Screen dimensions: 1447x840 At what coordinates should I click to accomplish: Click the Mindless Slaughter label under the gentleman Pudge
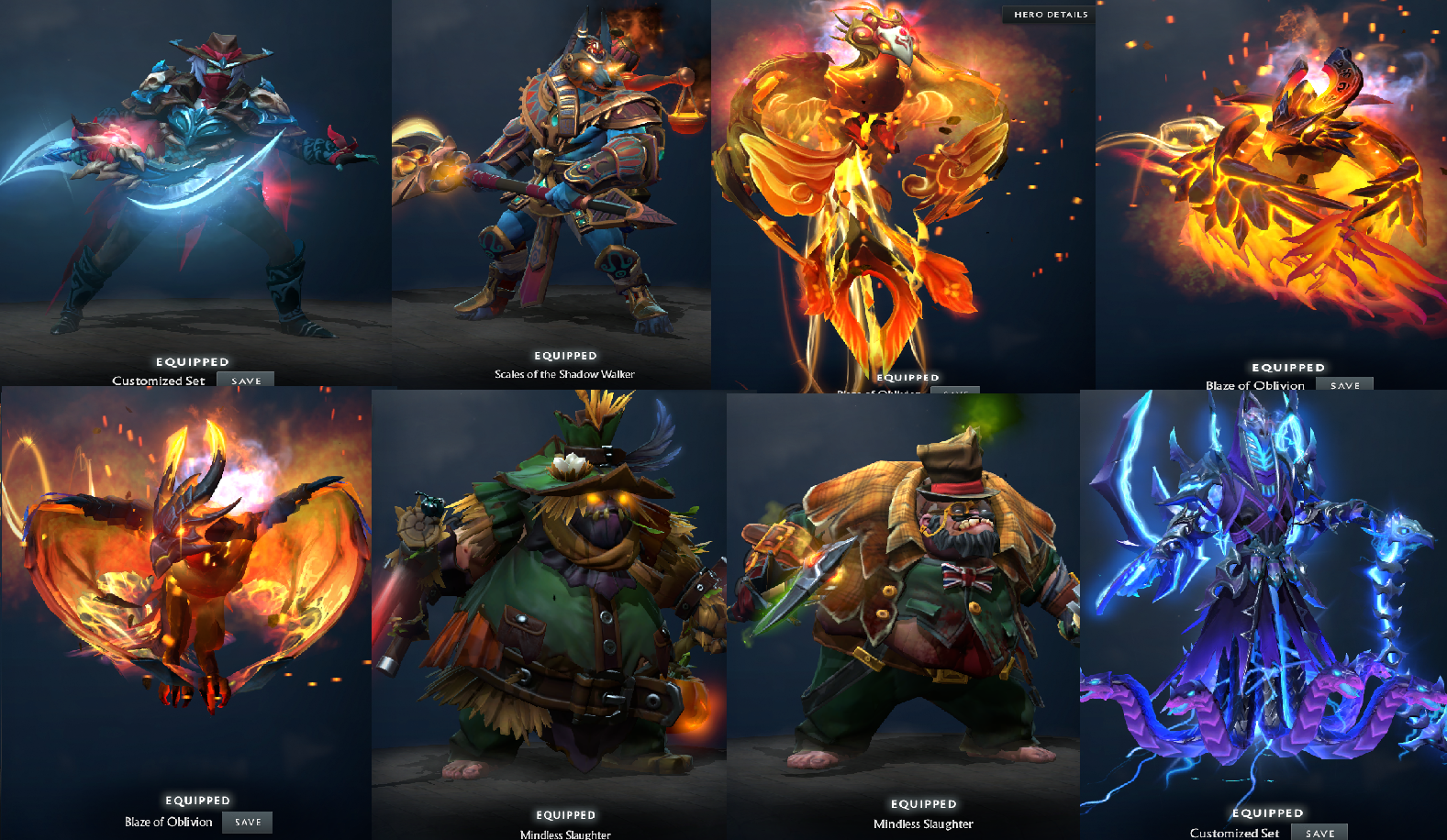(923, 823)
